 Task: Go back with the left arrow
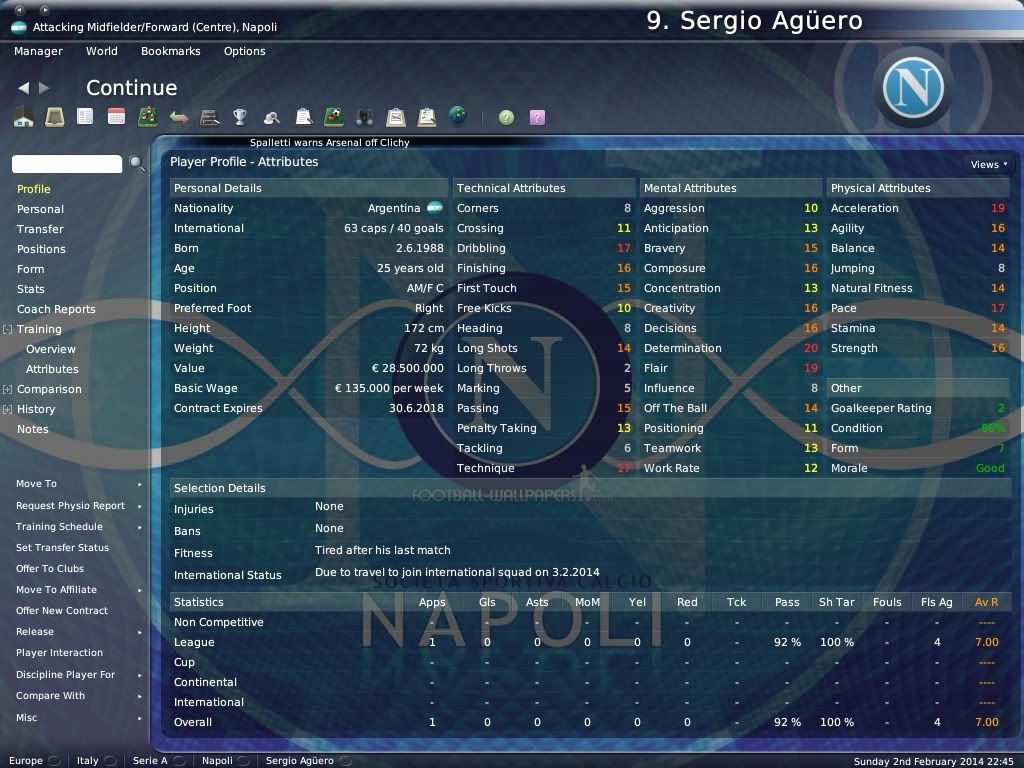[x=24, y=88]
